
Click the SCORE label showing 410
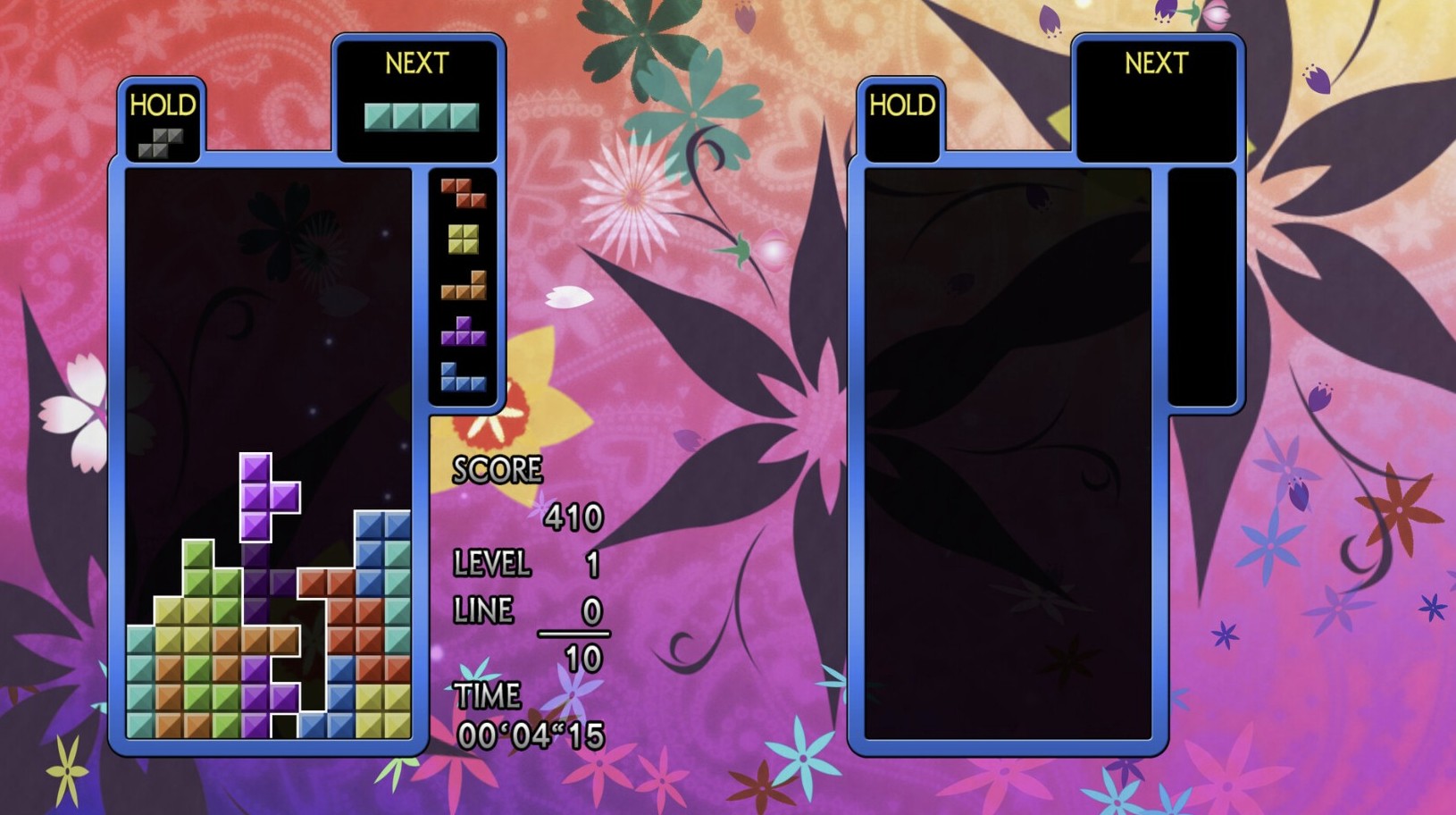coord(498,469)
